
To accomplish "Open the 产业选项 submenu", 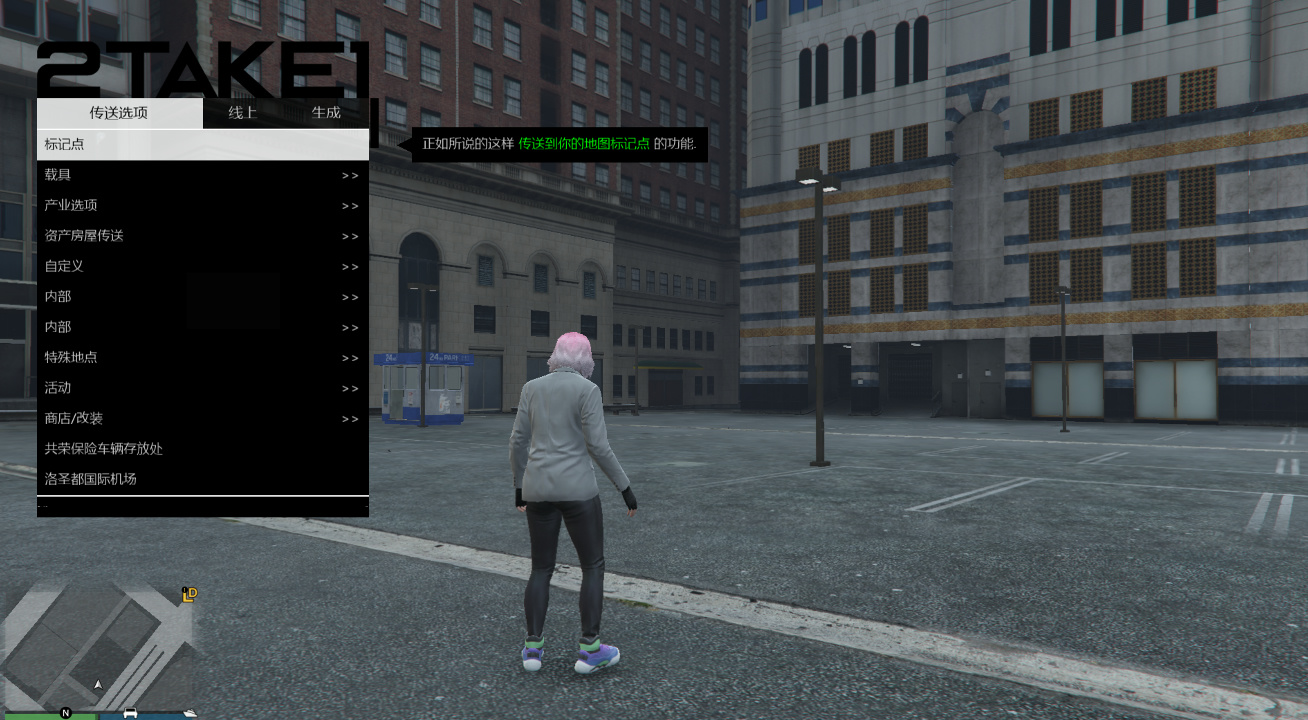I will tap(200, 205).
